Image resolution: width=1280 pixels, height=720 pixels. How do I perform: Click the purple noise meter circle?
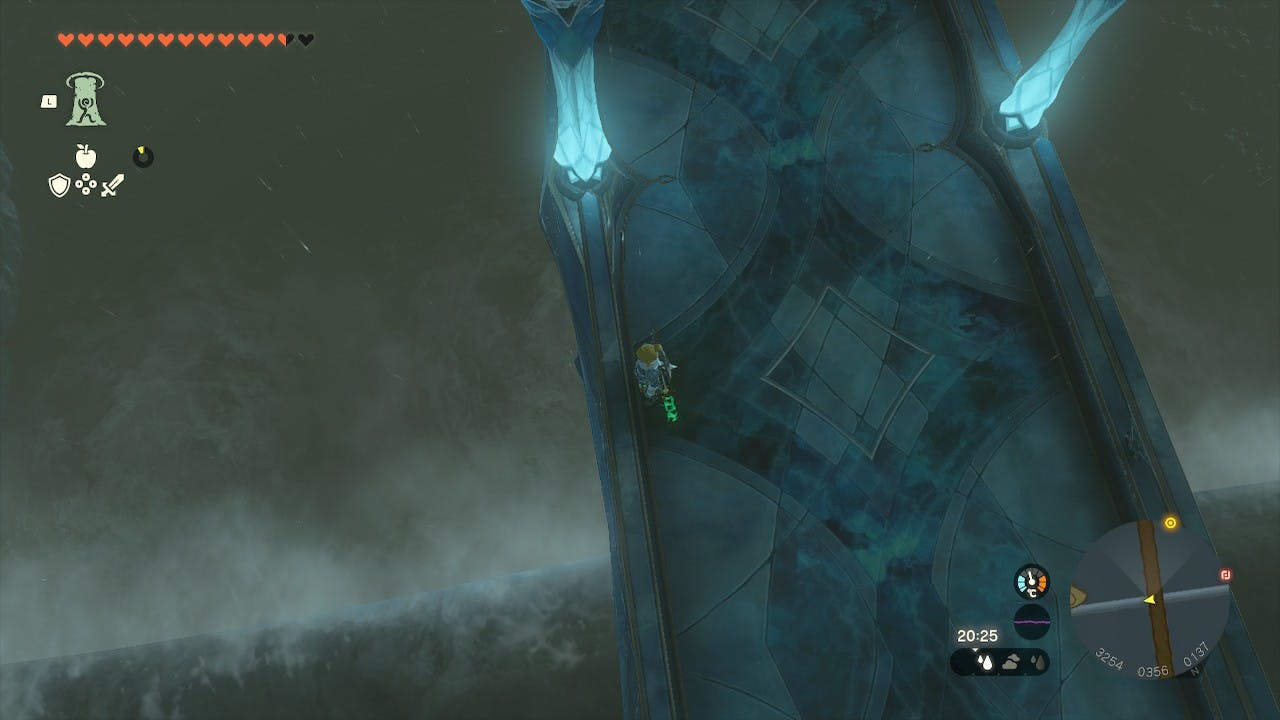pyautogui.click(x=1031, y=621)
